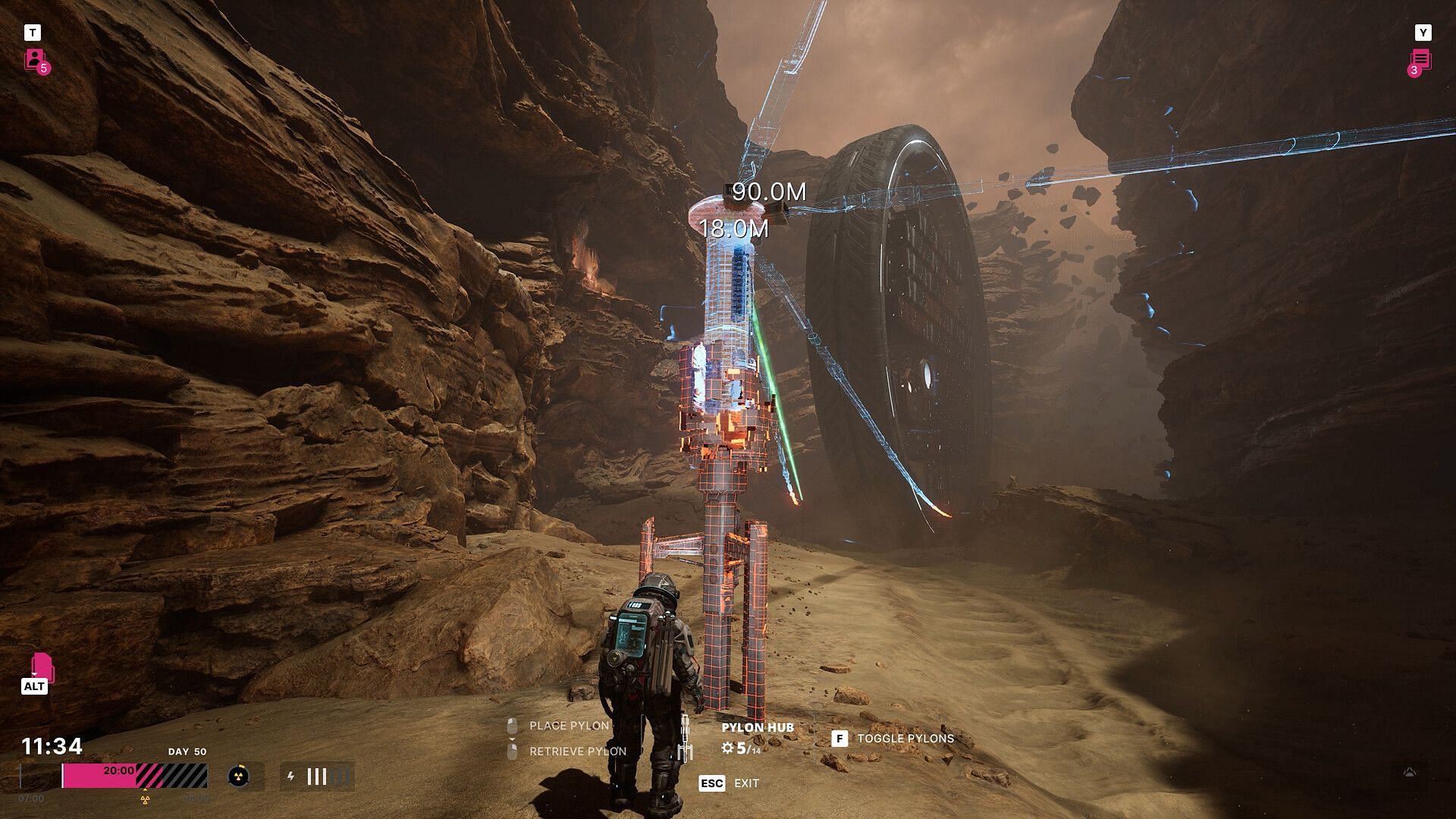The width and height of the screenshot is (1456, 819).
Task: Click the pink document icon above ALT
Action: coord(42,667)
